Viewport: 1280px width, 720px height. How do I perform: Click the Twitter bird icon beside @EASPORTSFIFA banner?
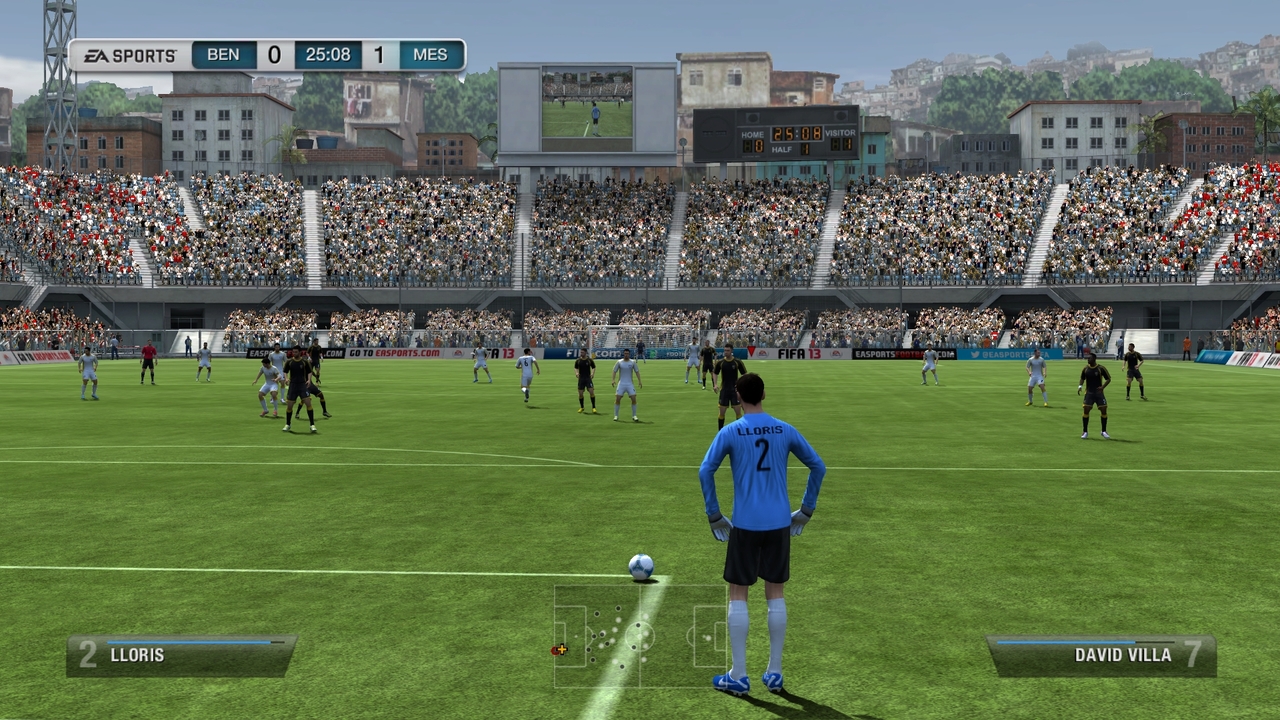pyautogui.click(x=975, y=354)
